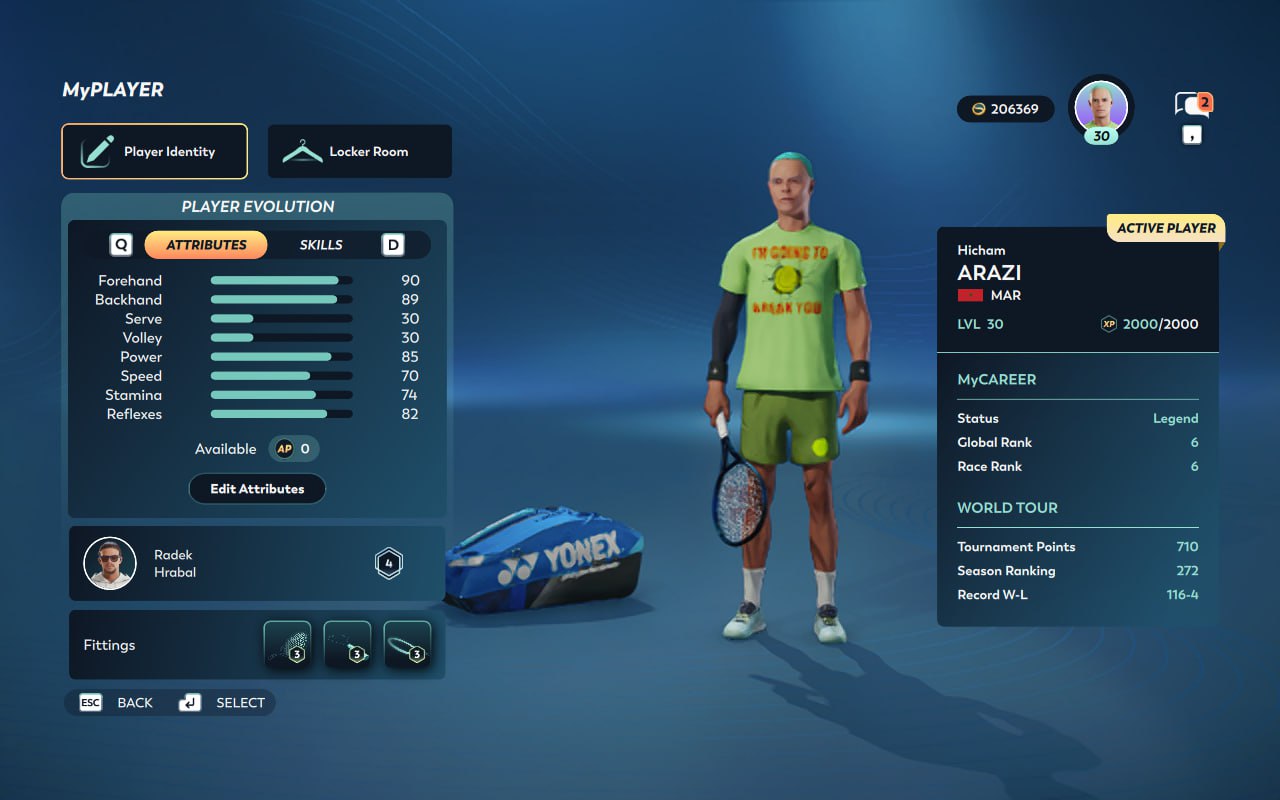Select the middle fitting slot

coord(347,644)
